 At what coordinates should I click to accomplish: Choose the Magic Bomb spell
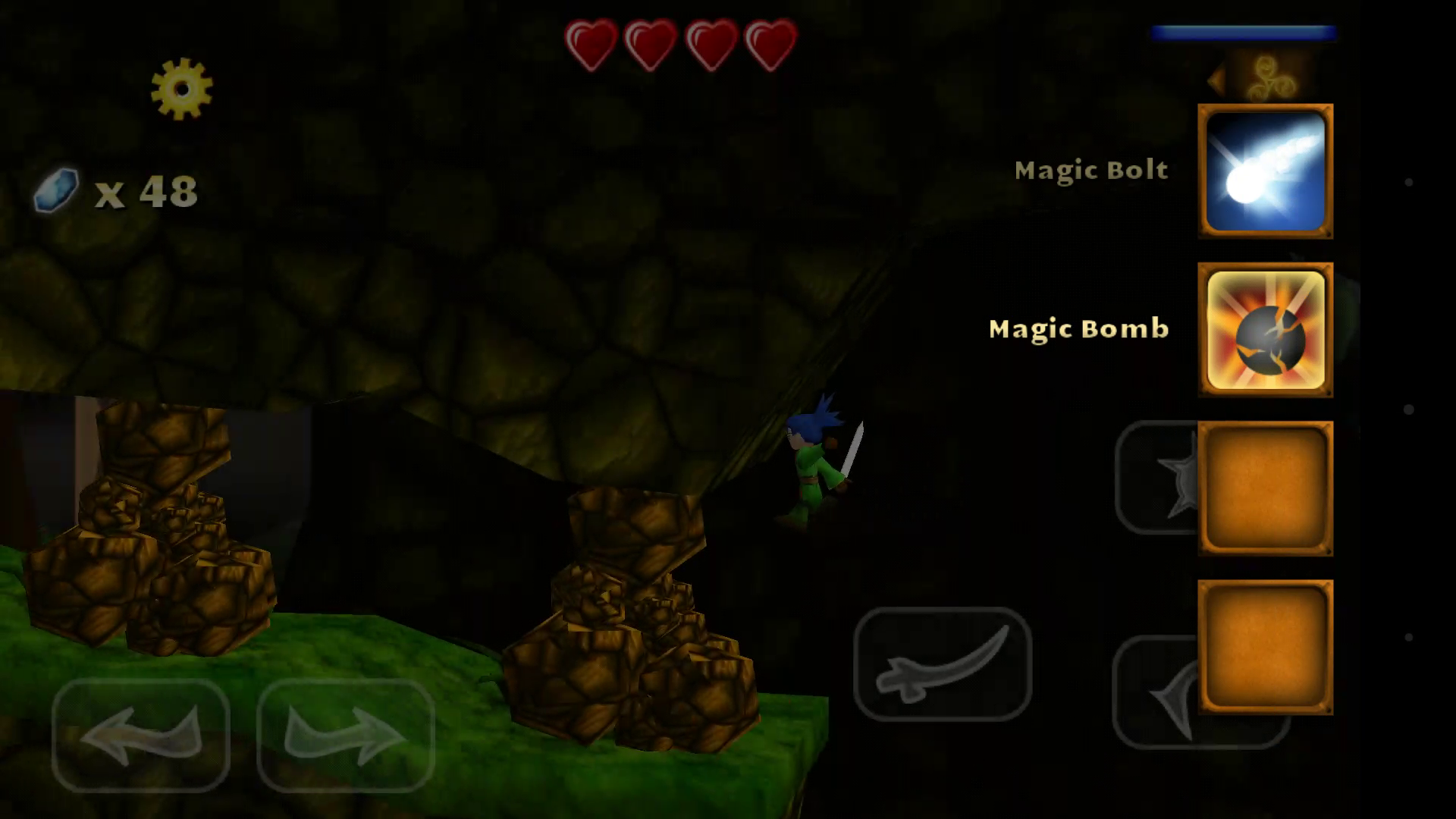click(x=1265, y=330)
